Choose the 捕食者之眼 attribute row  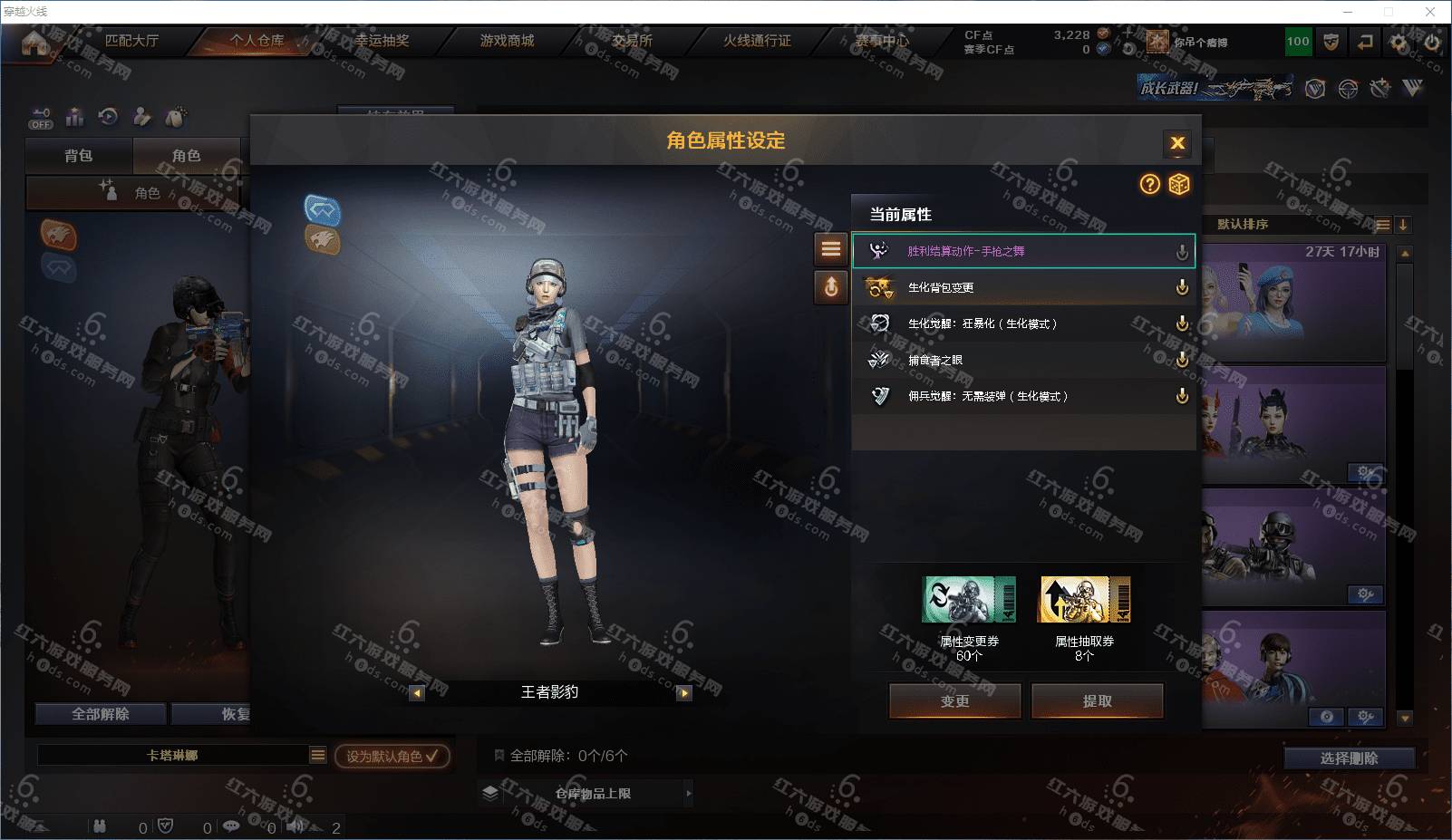click(1022, 360)
